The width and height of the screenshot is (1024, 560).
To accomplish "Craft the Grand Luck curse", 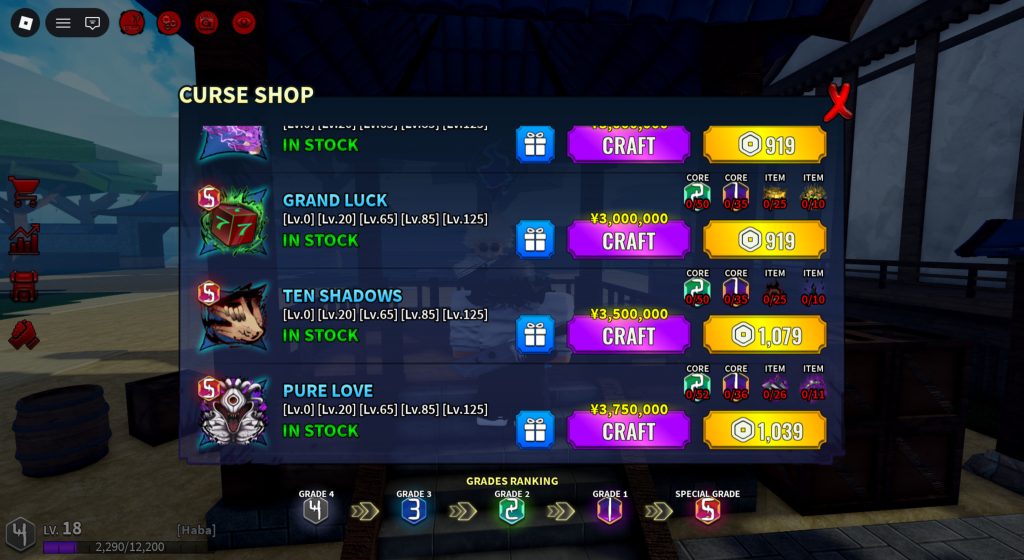I will [x=628, y=241].
